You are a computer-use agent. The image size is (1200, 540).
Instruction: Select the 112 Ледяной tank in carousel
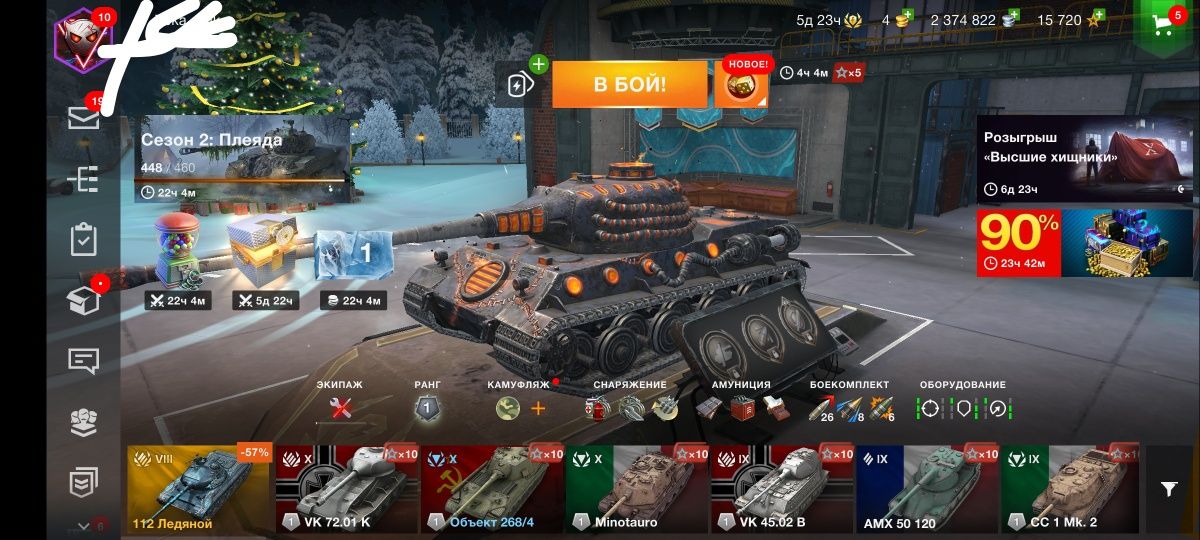click(x=198, y=490)
